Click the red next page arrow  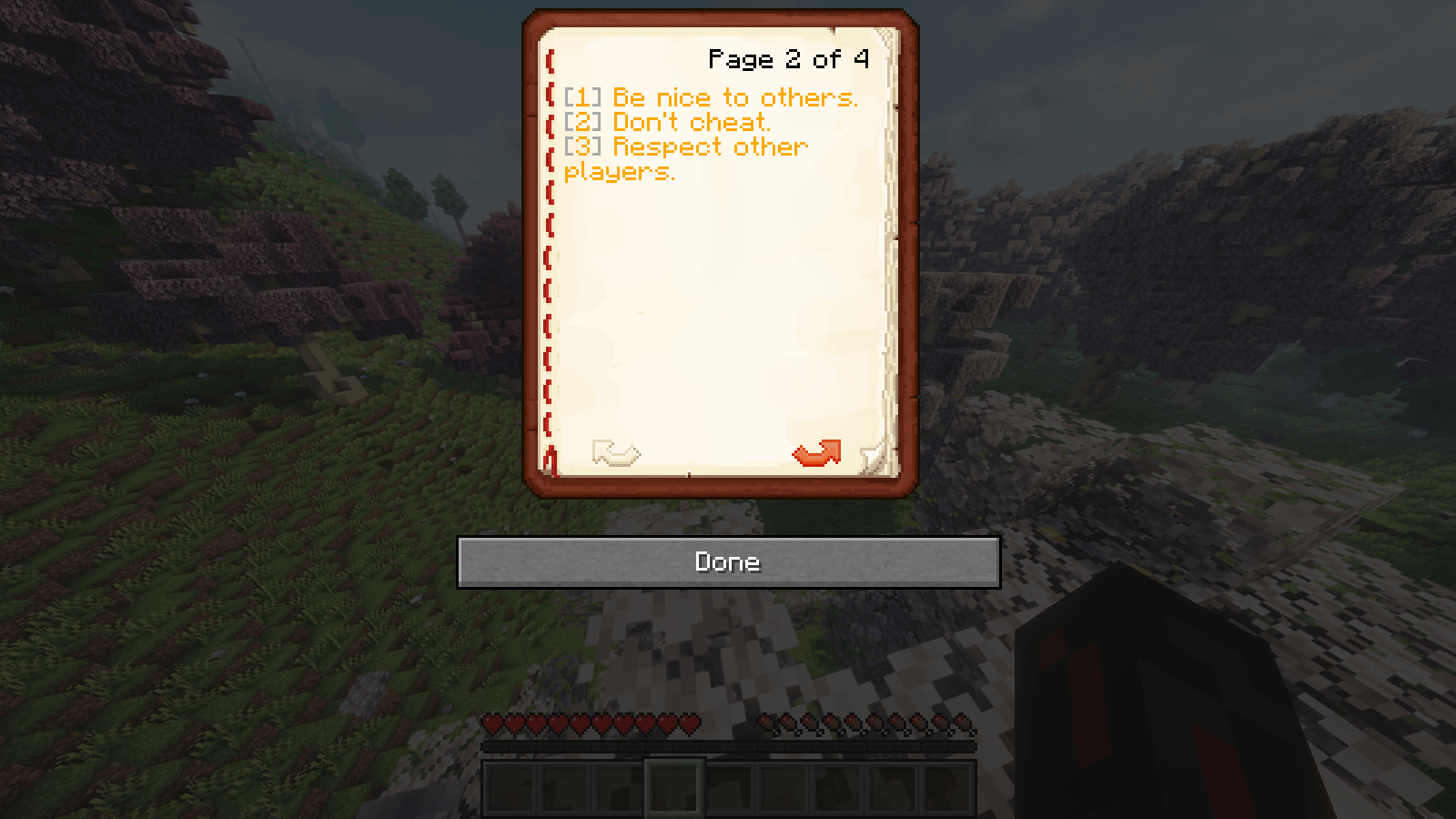(x=817, y=453)
